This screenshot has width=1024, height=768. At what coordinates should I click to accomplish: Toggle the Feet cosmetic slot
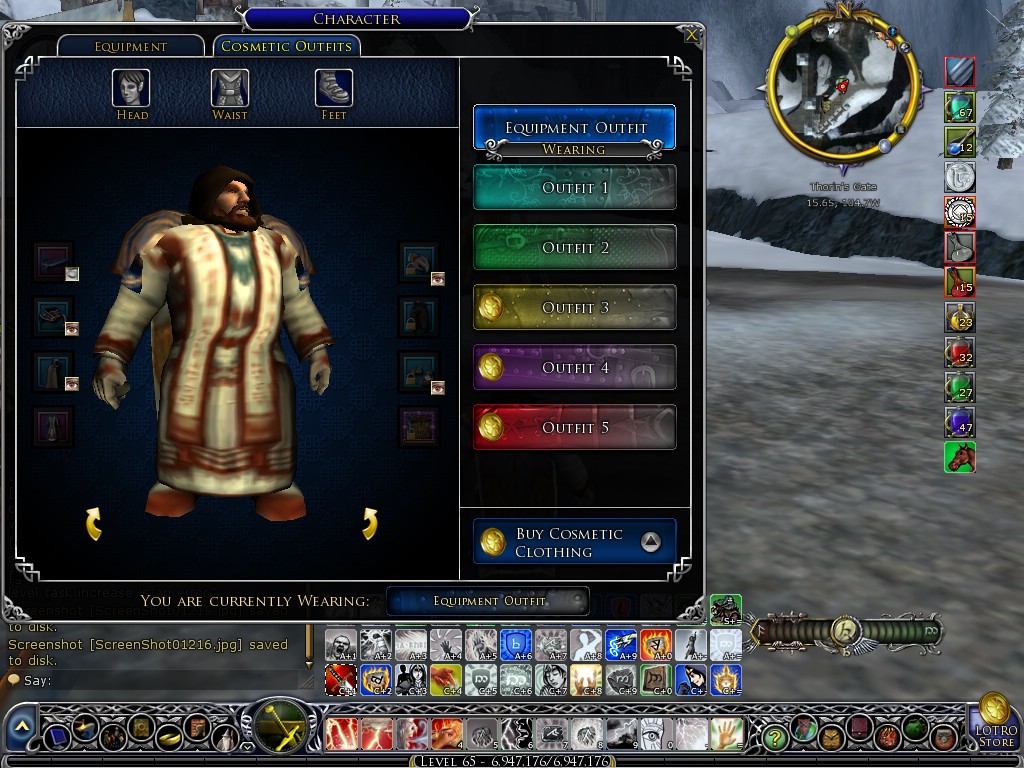click(334, 88)
